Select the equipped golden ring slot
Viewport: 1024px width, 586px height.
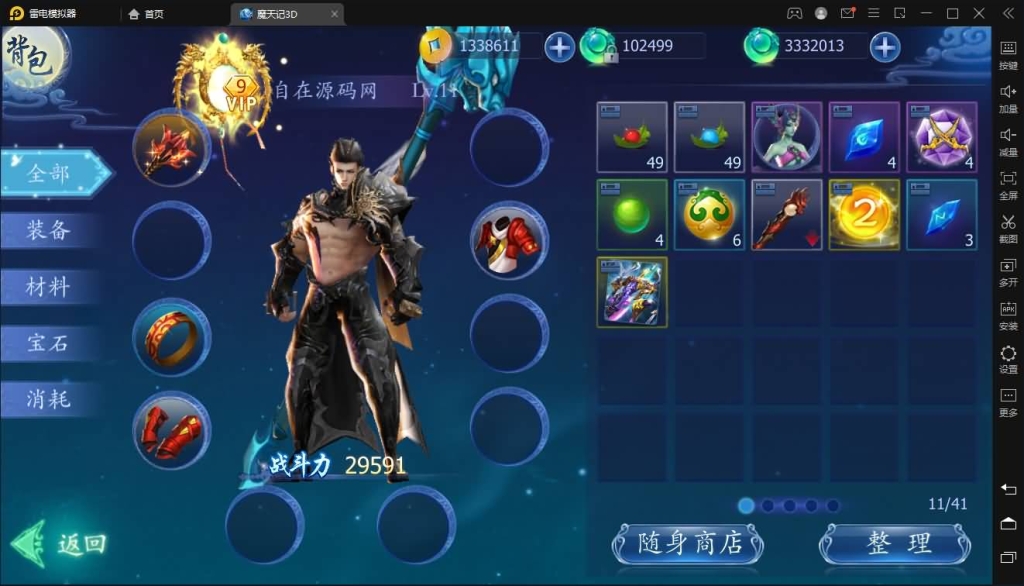(171, 337)
